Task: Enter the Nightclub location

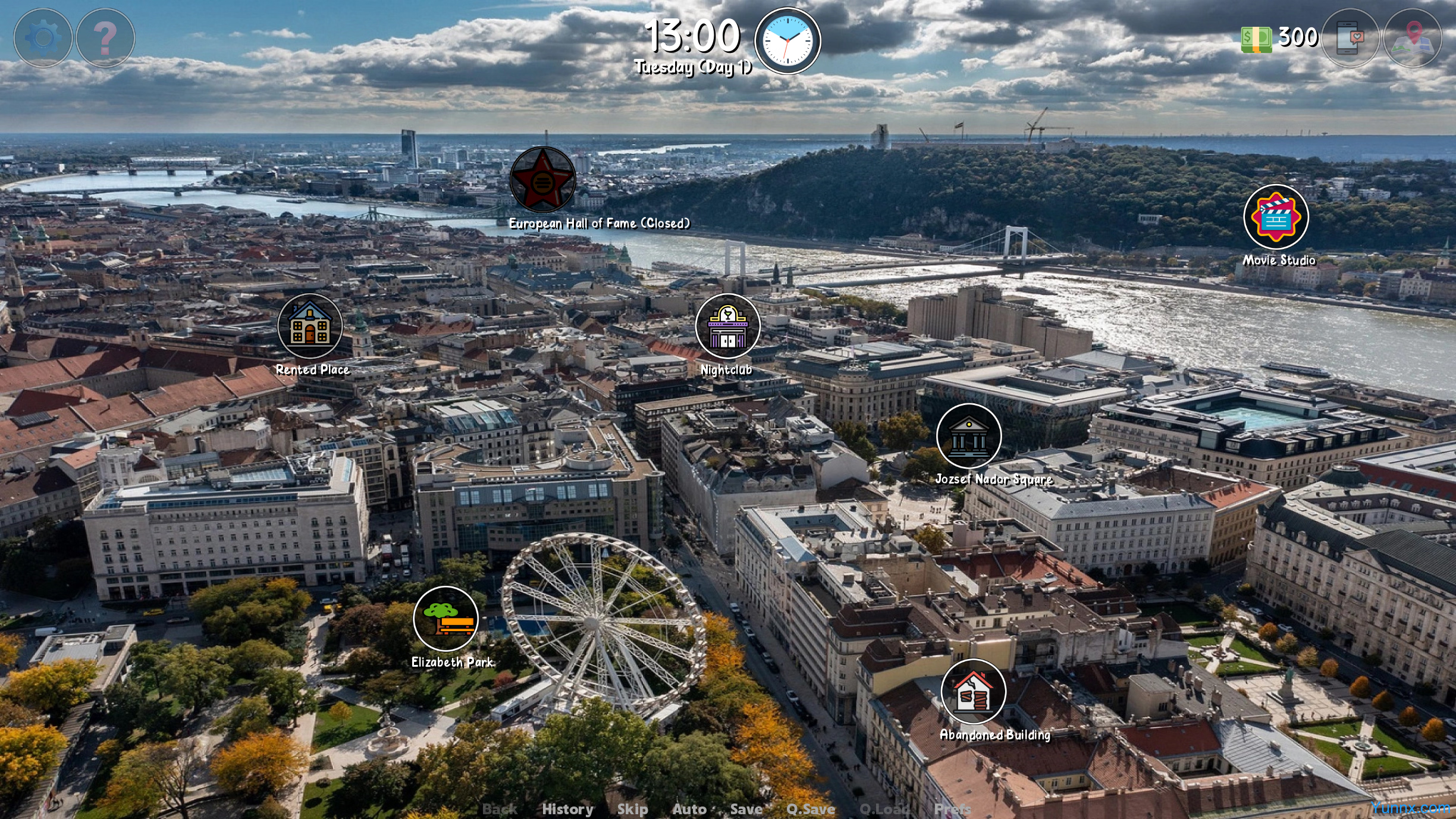Action: tap(727, 326)
